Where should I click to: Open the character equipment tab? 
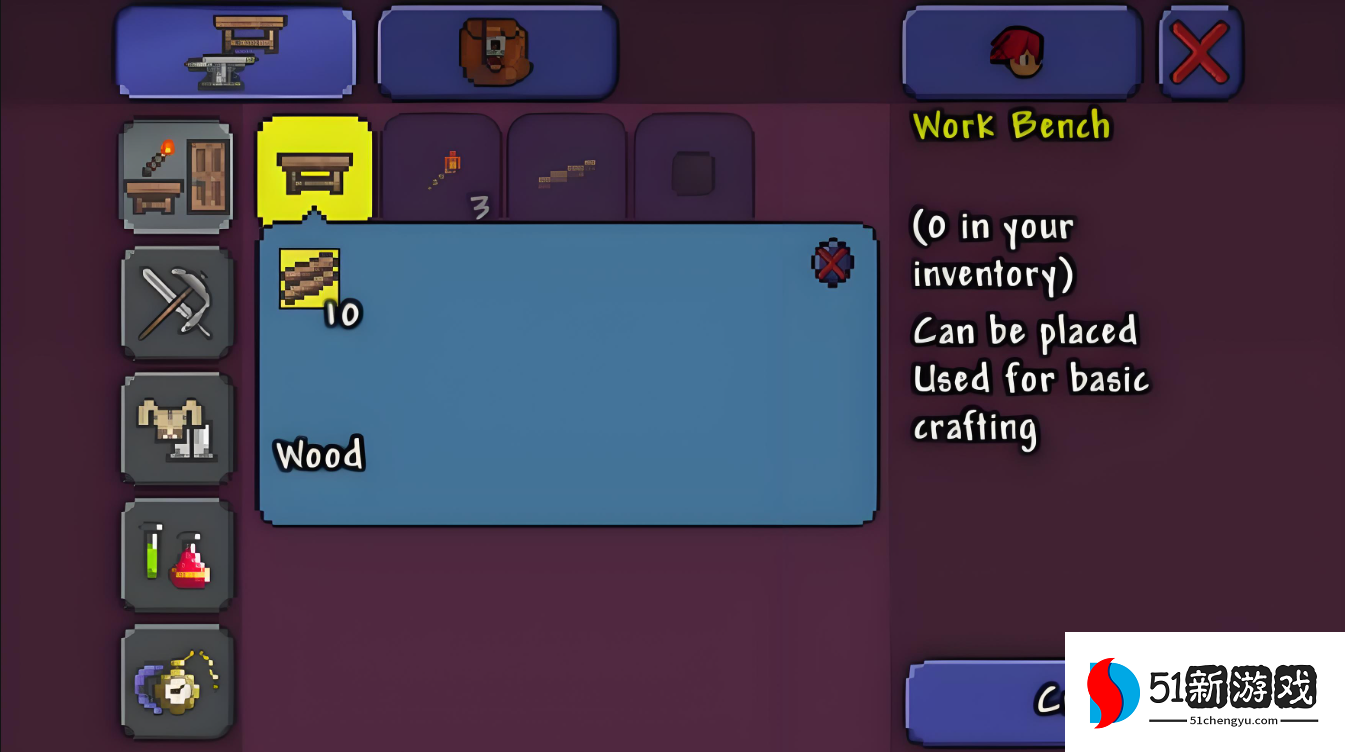point(1021,52)
